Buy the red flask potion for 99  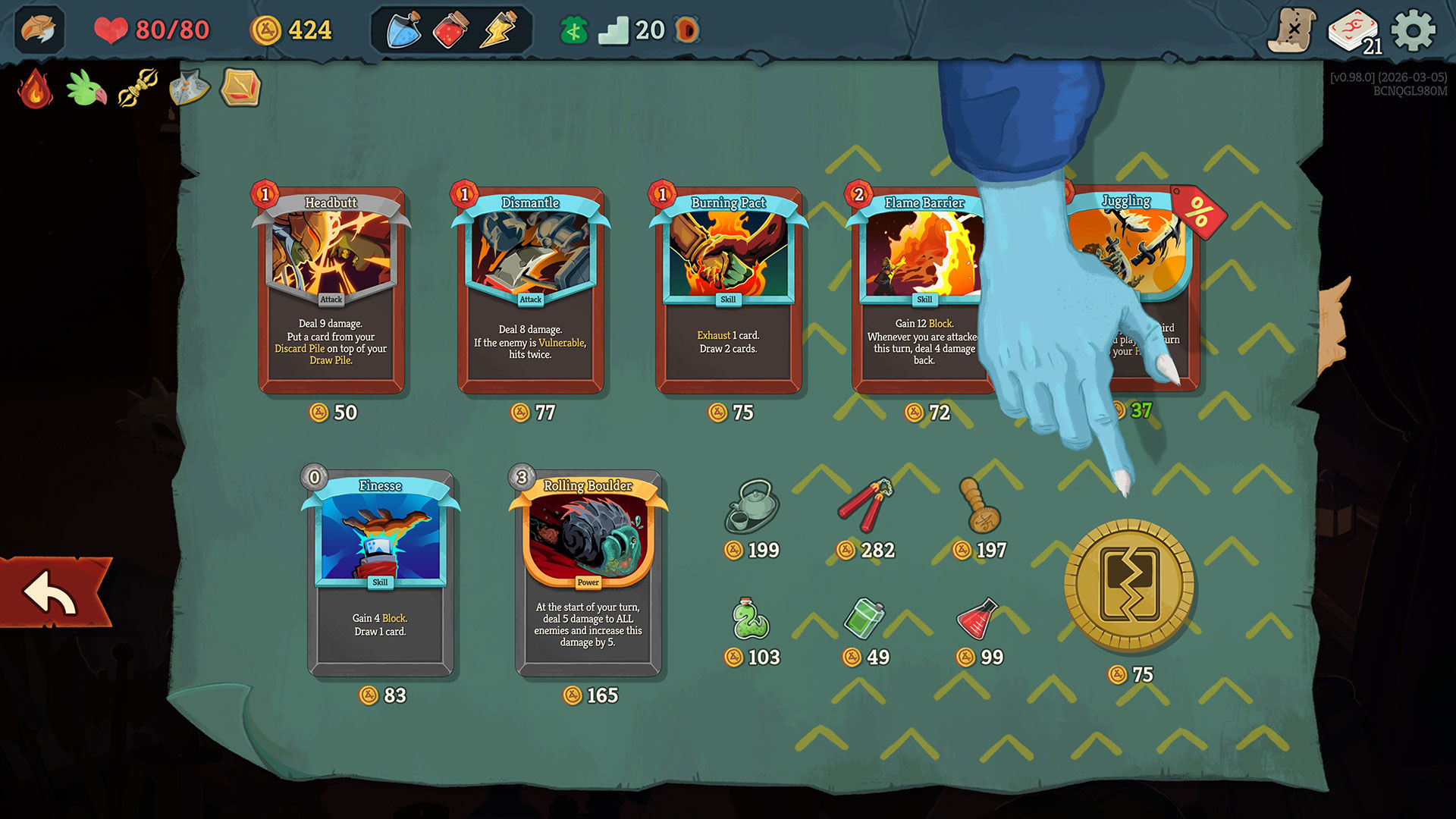coord(978,619)
